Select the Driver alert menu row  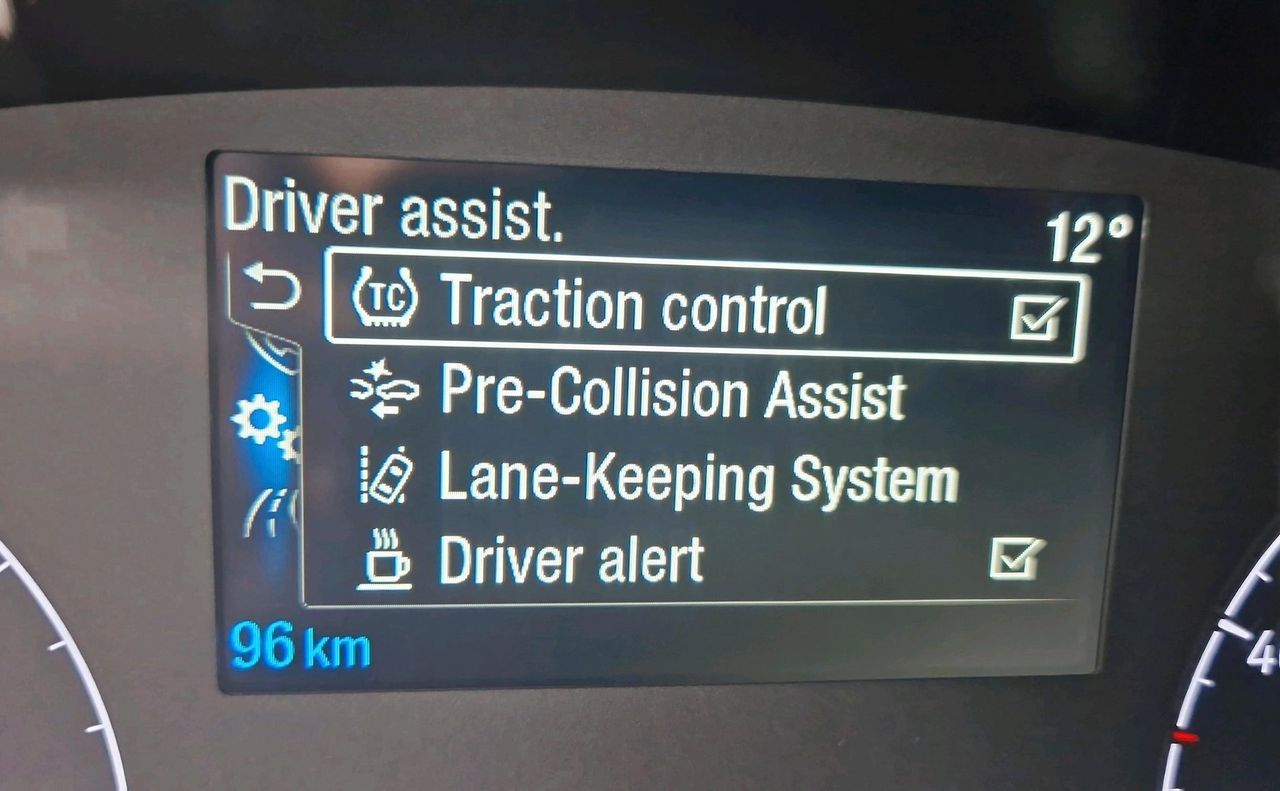point(571,561)
